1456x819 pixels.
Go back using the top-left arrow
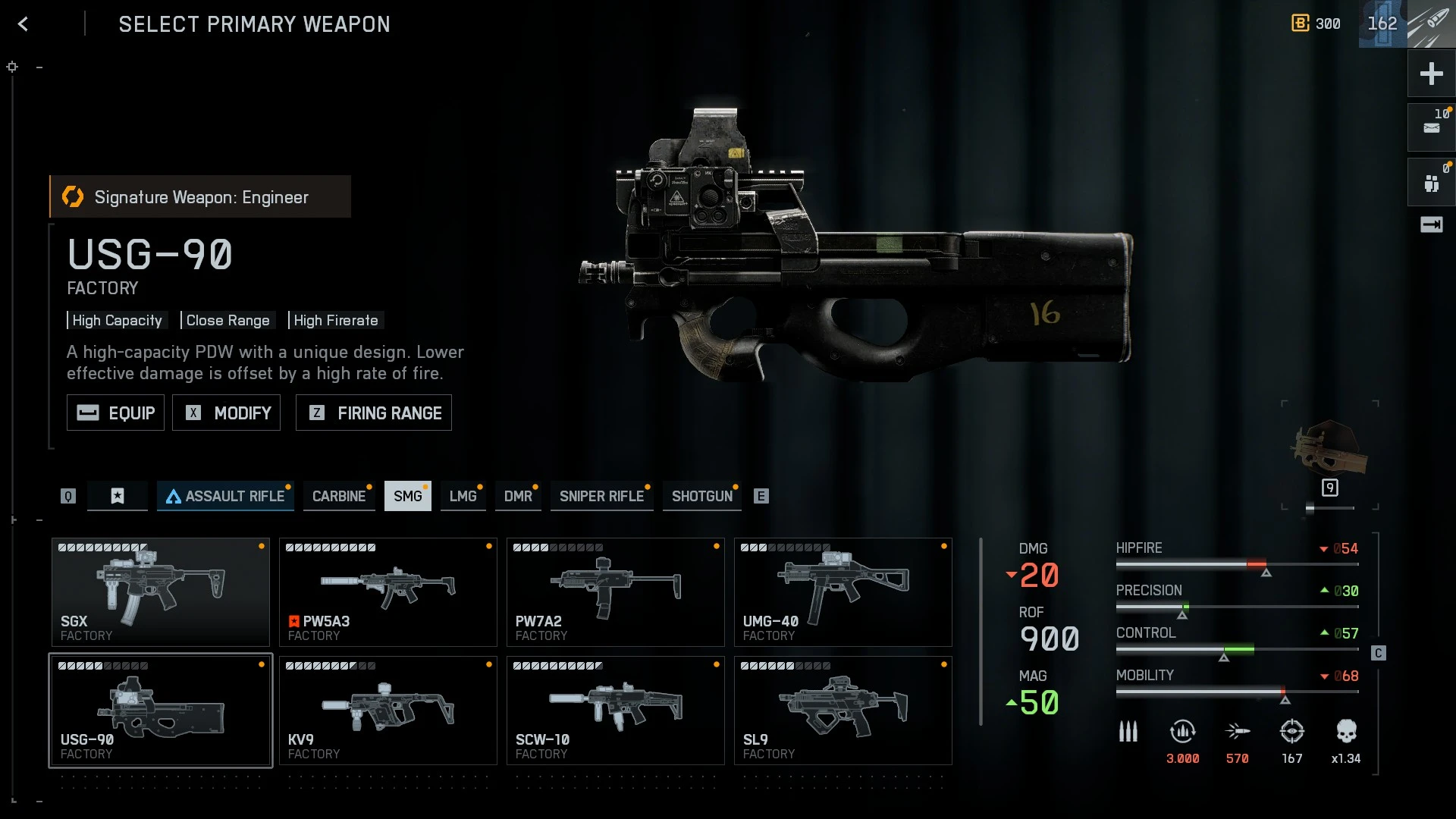(23, 24)
